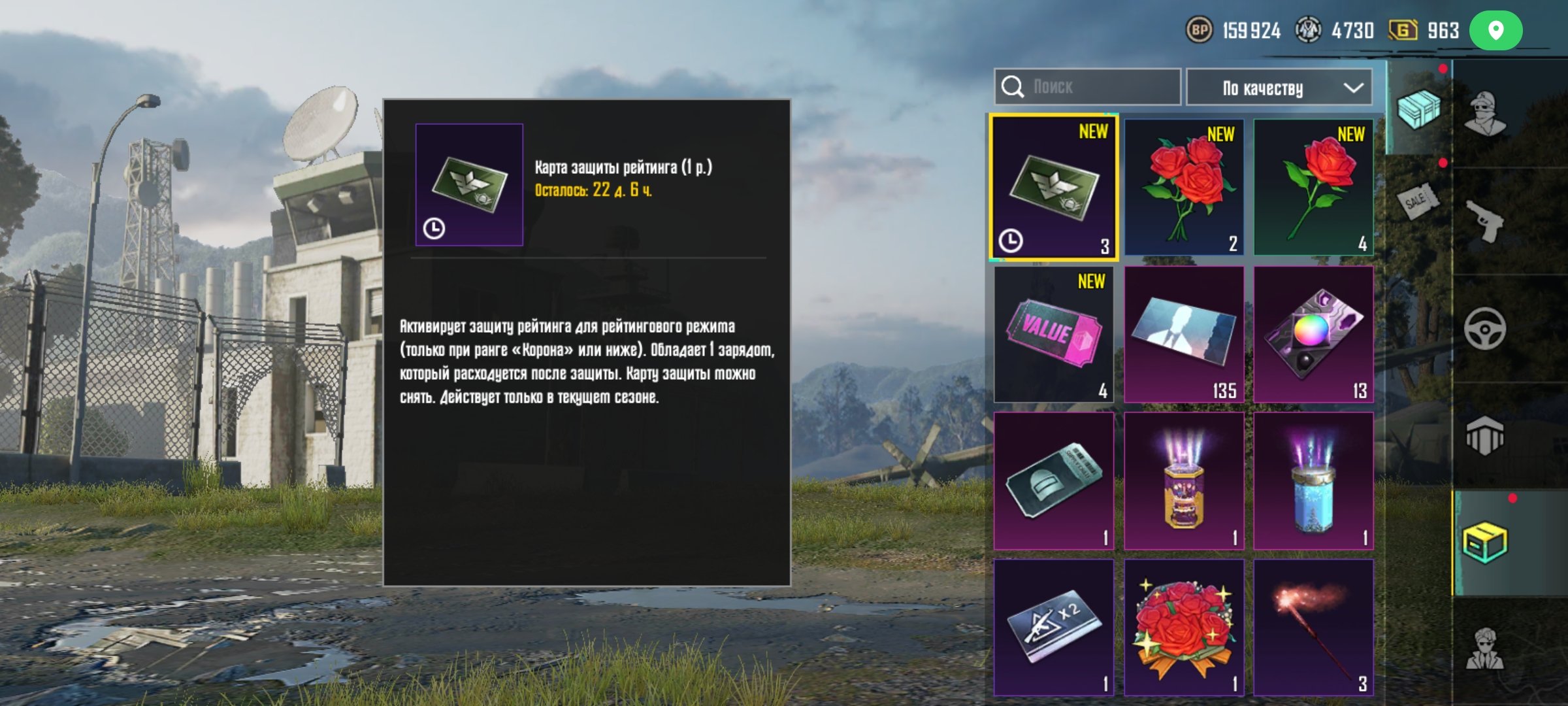Select the rose bunch item with count 2
The image size is (1568, 706).
click(1184, 188)
